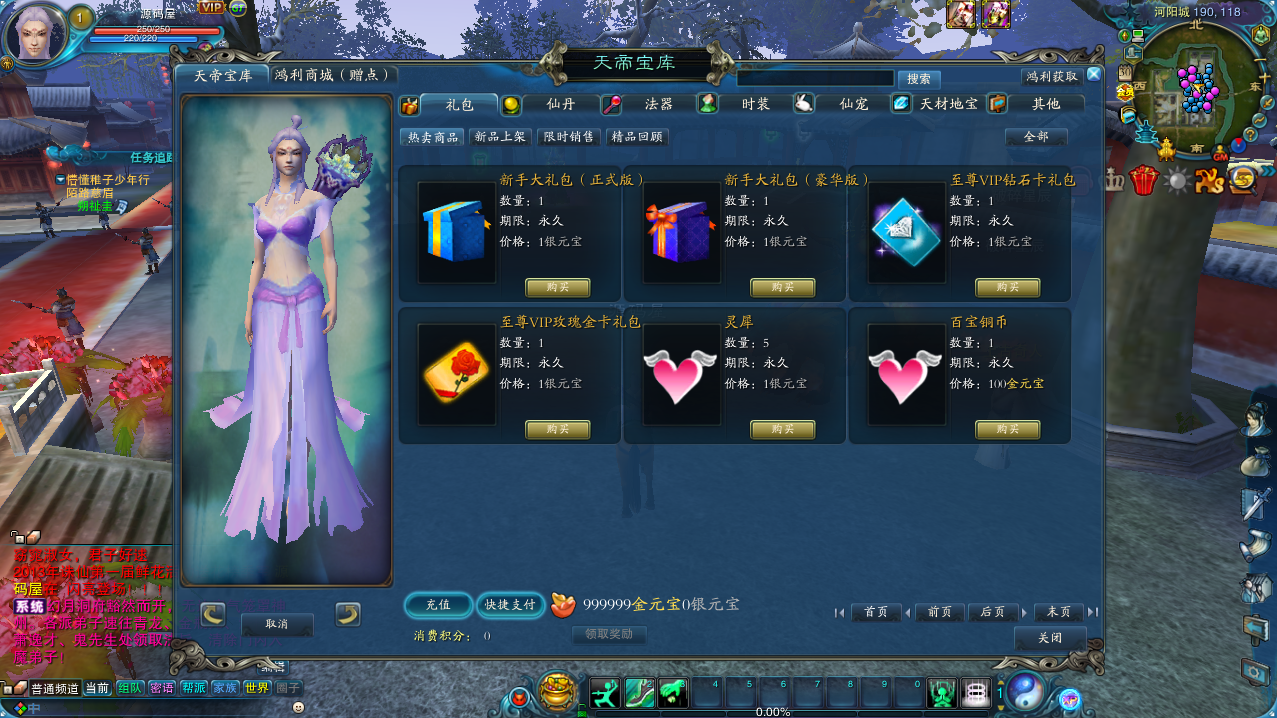
Task: Filter by 限时销售 items
Action: (x=568, y=137)
